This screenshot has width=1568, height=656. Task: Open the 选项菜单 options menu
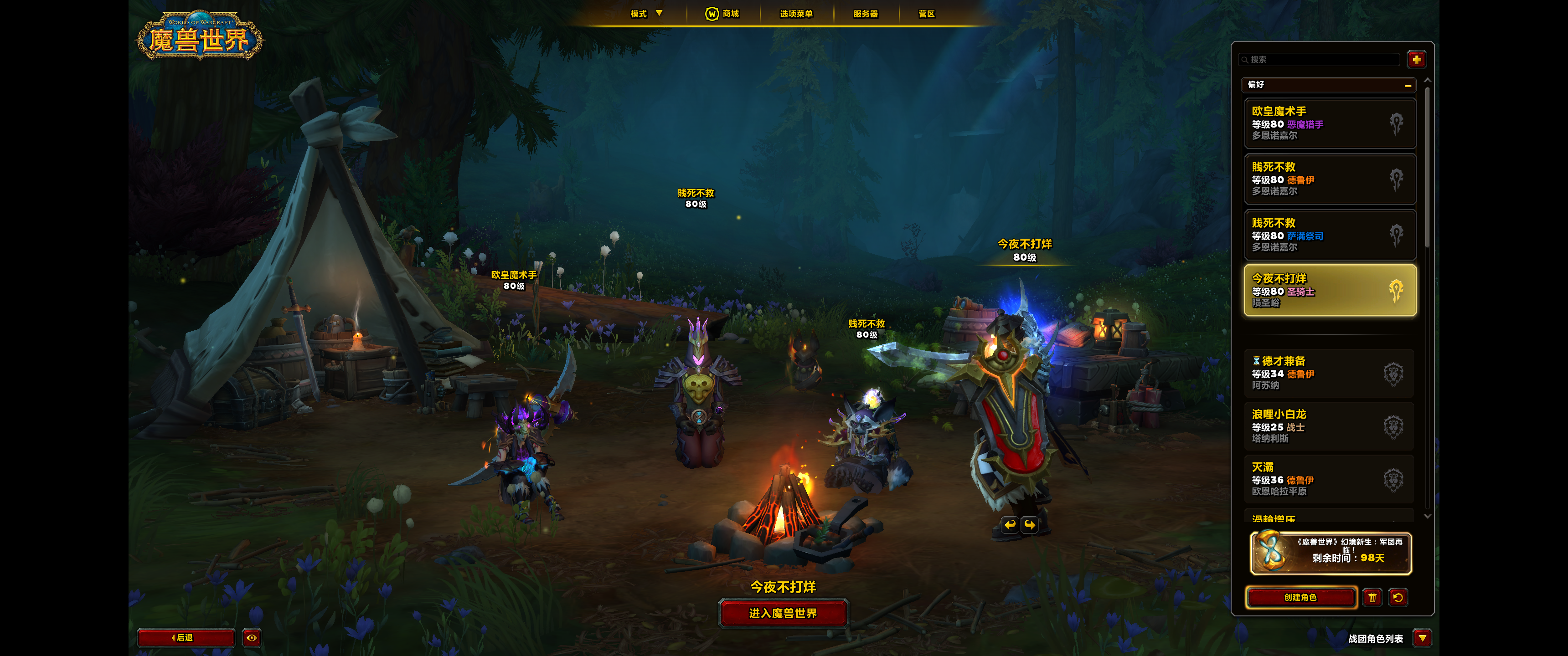[x=795, y=13]
